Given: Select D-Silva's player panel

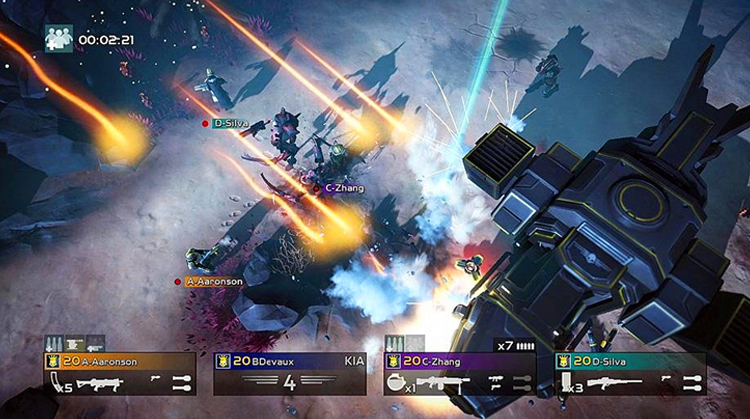Looking at the screenshot, I should pyautogui.click(x=630, y=372).
